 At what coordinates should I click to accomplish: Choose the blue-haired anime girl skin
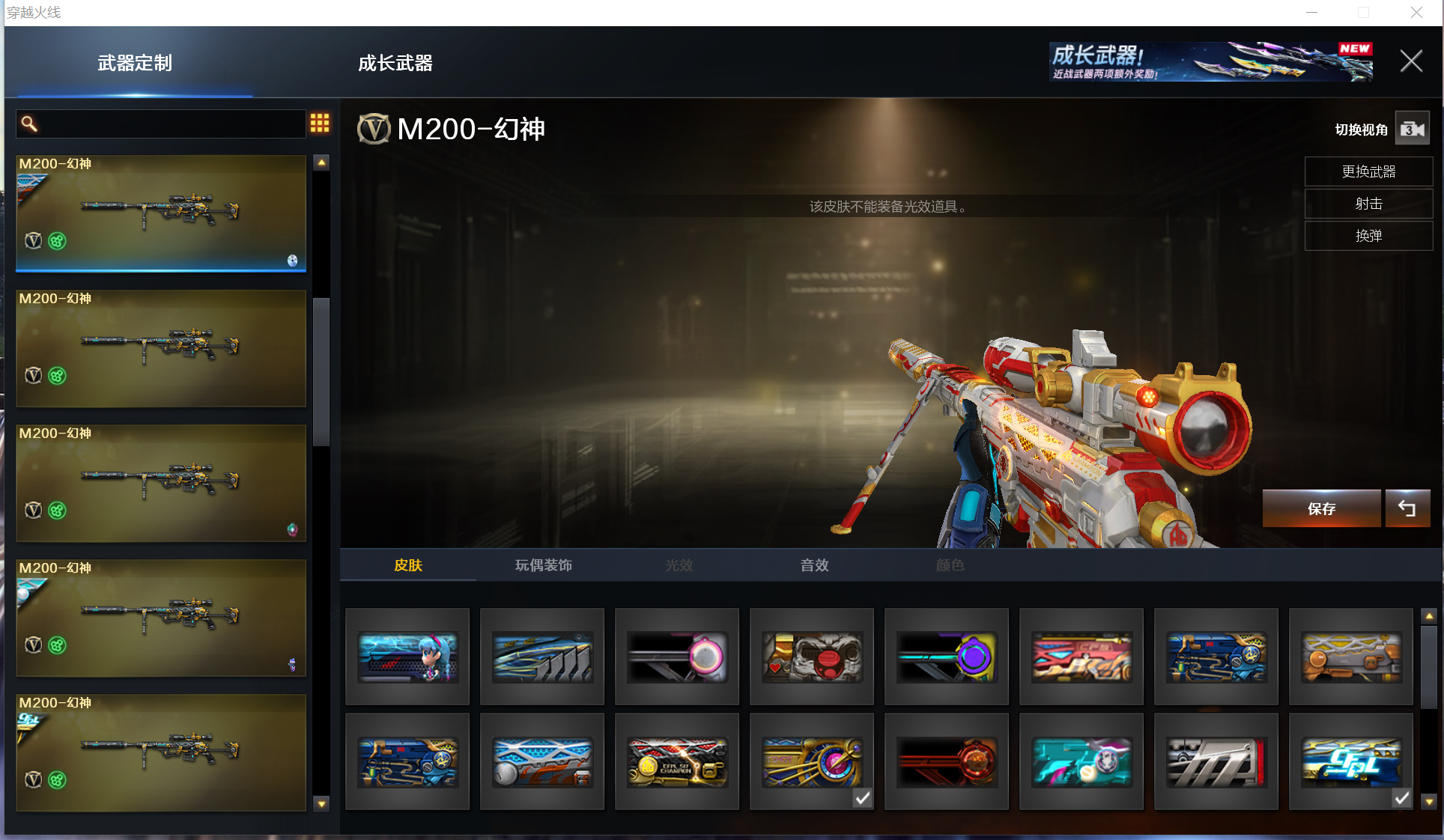click(407, 657)
